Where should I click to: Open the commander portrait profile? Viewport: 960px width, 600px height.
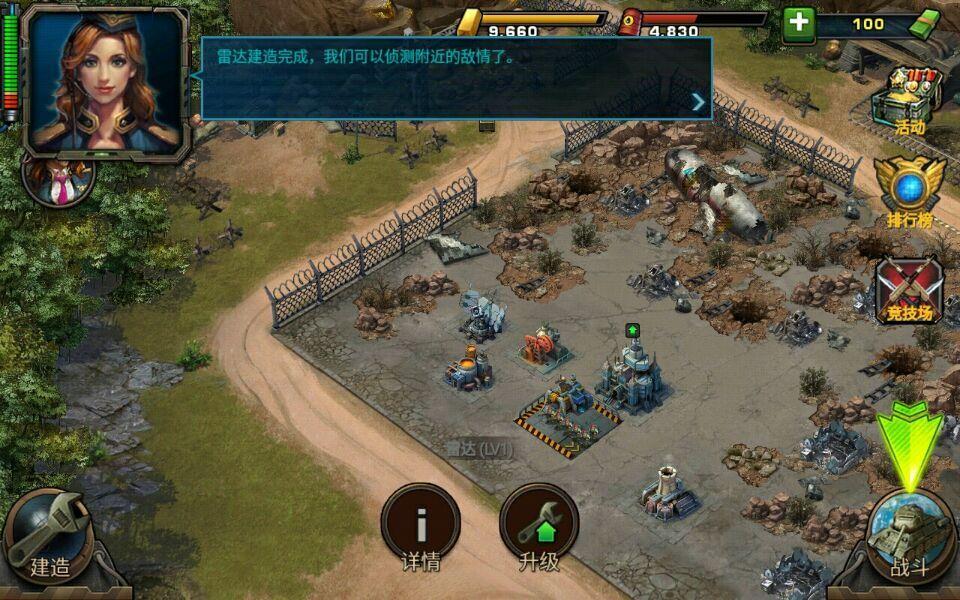(105, 78)
